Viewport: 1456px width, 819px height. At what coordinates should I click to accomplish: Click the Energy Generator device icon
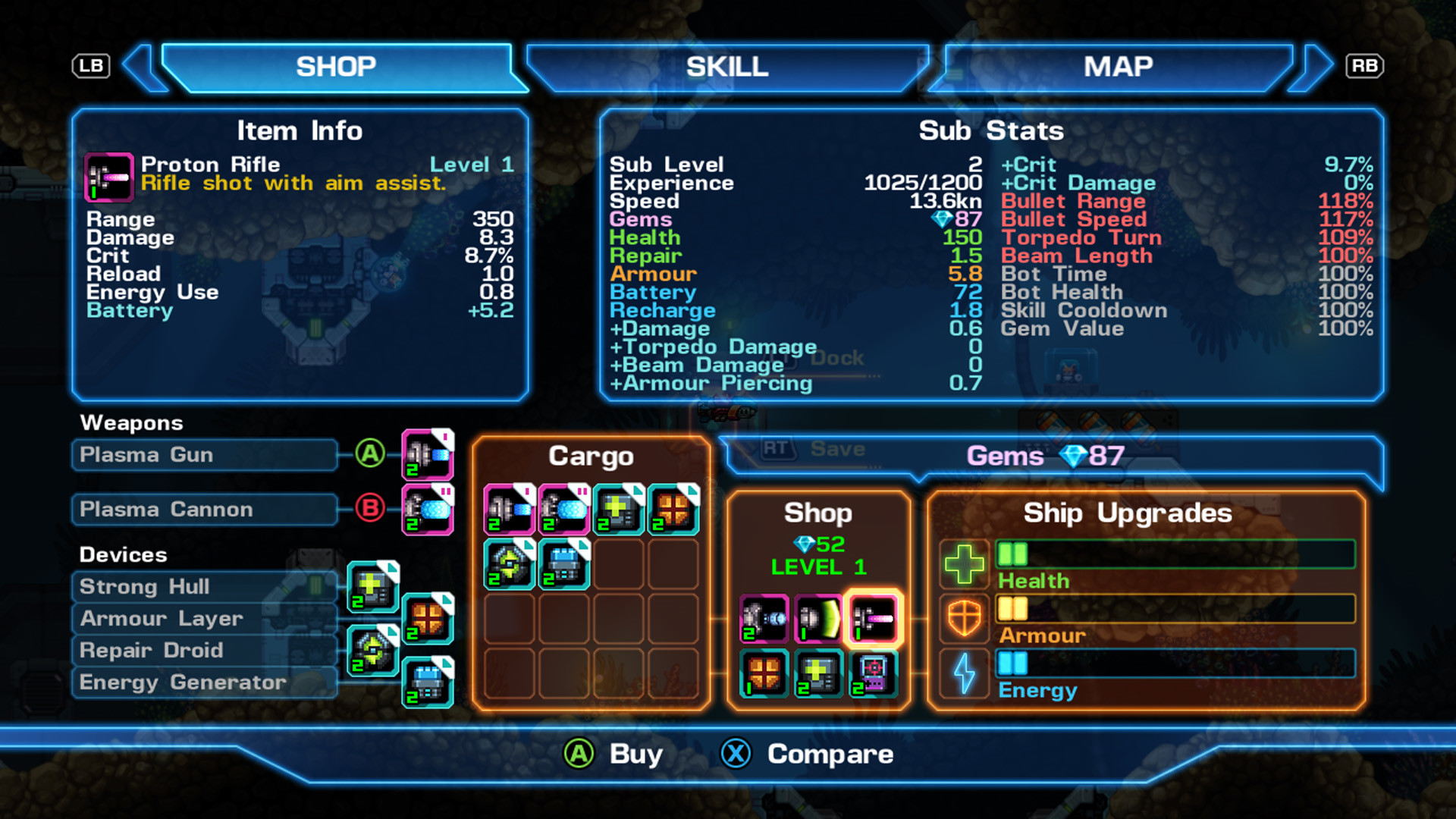click(x=427, y=682)
